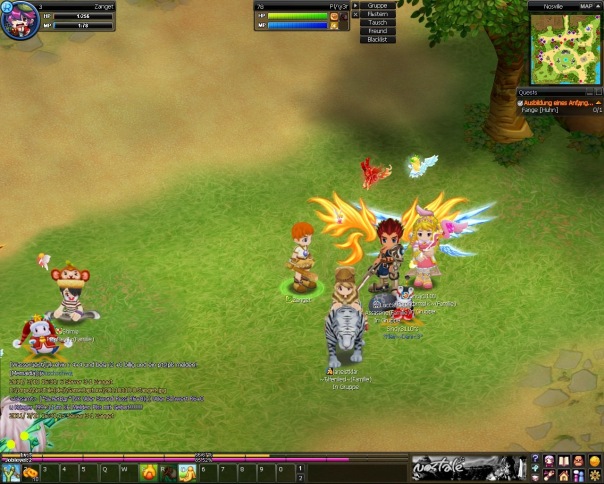Choose Blacklist in the target menu
This screenshot has height=484, width=604.
pyautogui.click(x=377, y=40)
